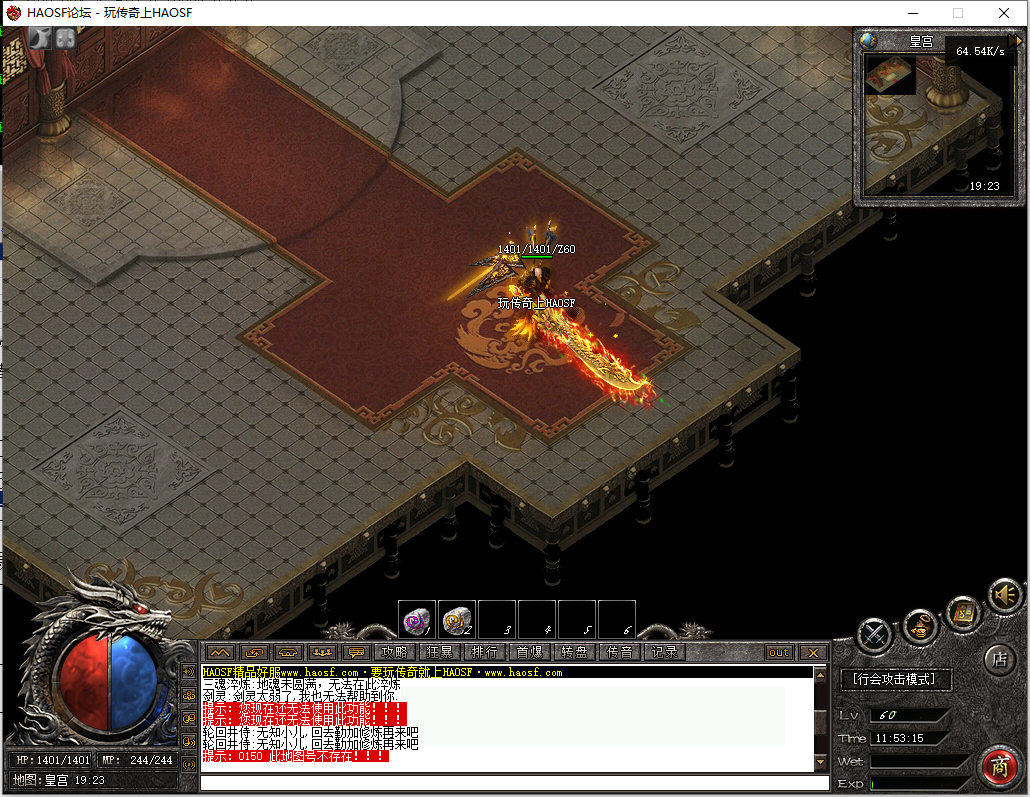This screenshot has height=797, width=1030.
Task: Open the crossed swords icon
Action: pos(875,634)
